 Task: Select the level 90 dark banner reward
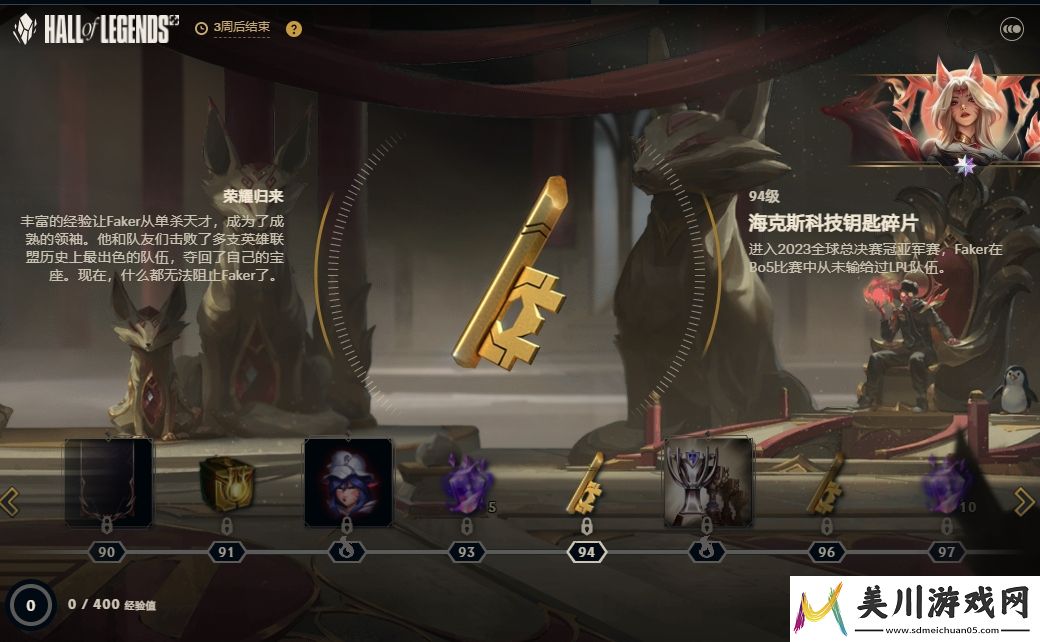tap(108, 482)
